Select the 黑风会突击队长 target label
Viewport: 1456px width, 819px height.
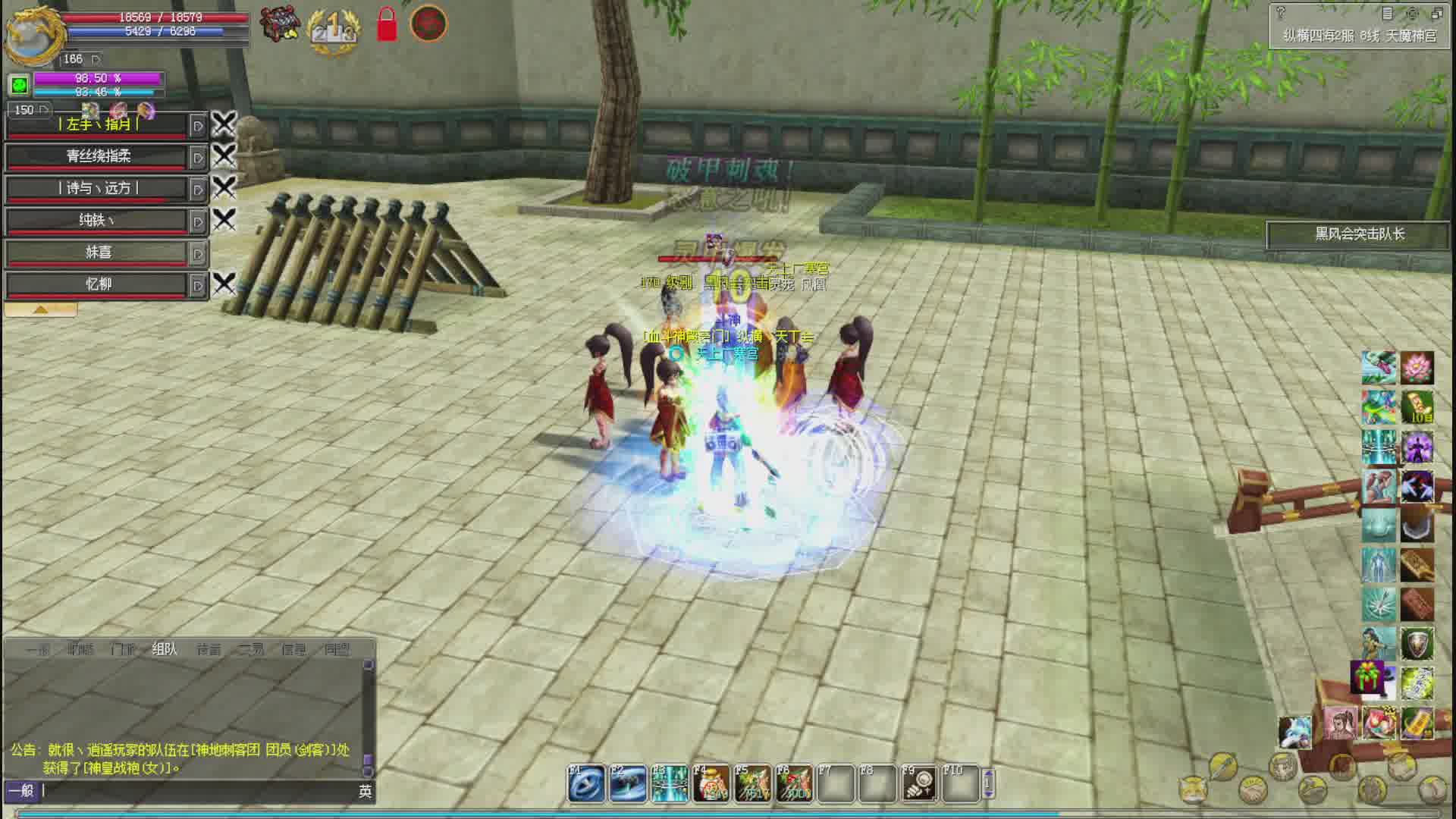(x=1359, y=234)
